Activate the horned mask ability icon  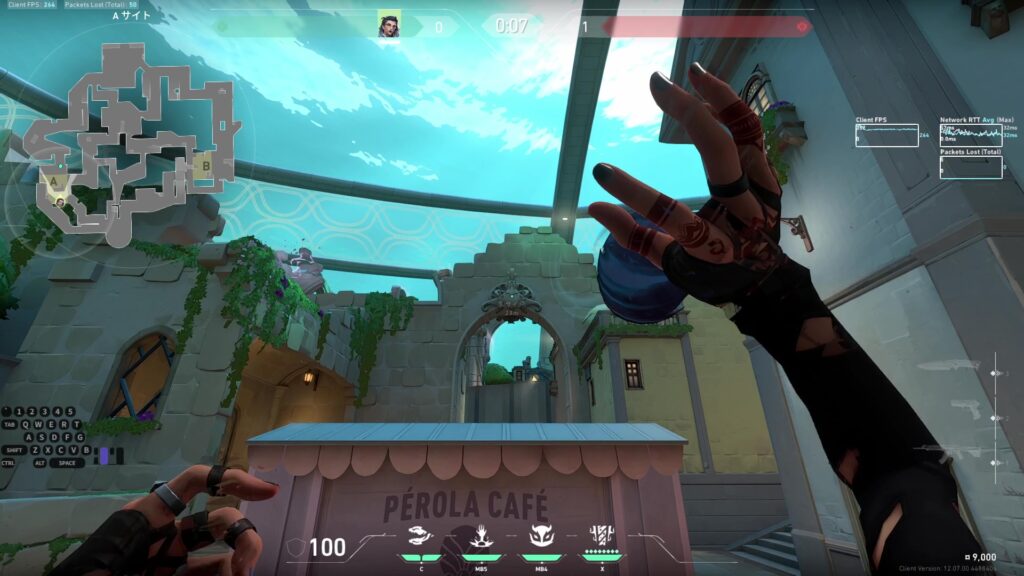pyautogui.click(x=541, y=537)
